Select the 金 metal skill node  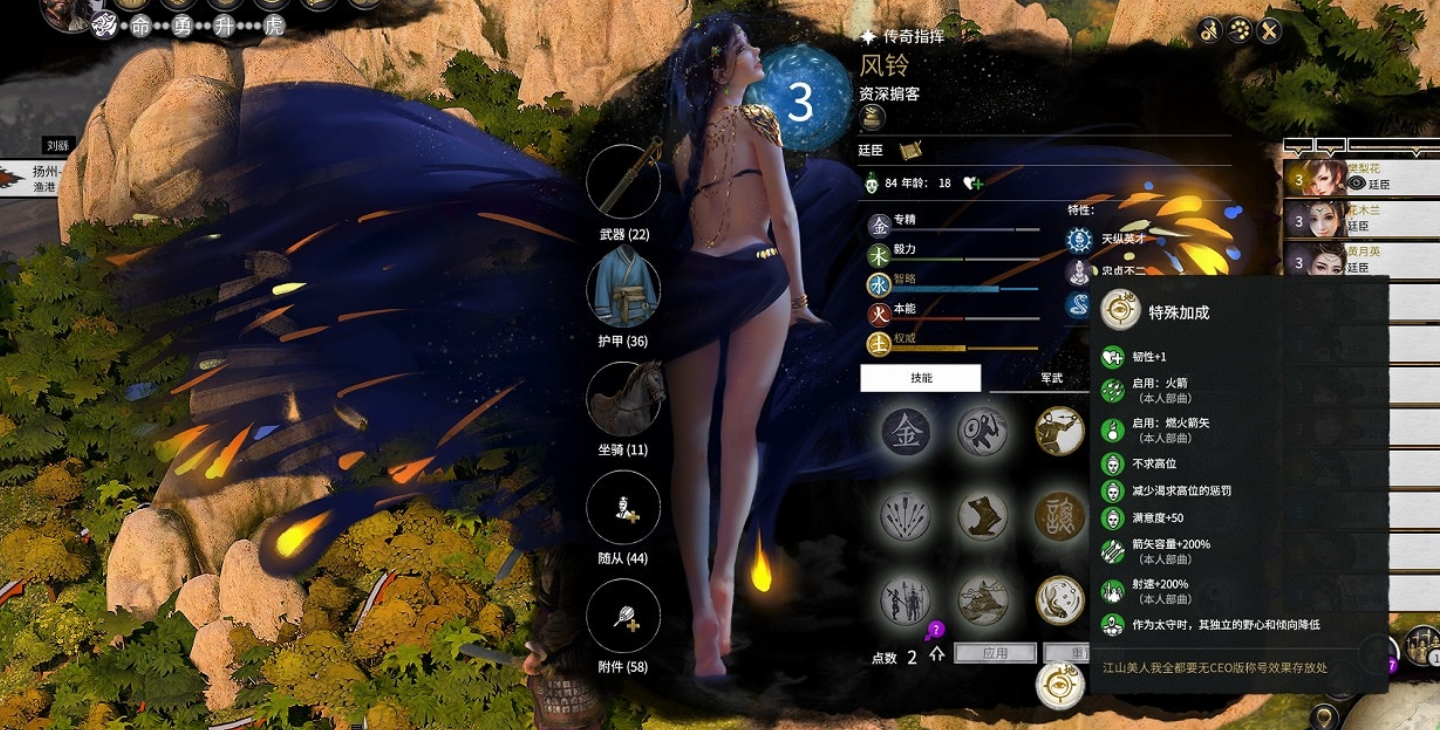click(906, 432)
